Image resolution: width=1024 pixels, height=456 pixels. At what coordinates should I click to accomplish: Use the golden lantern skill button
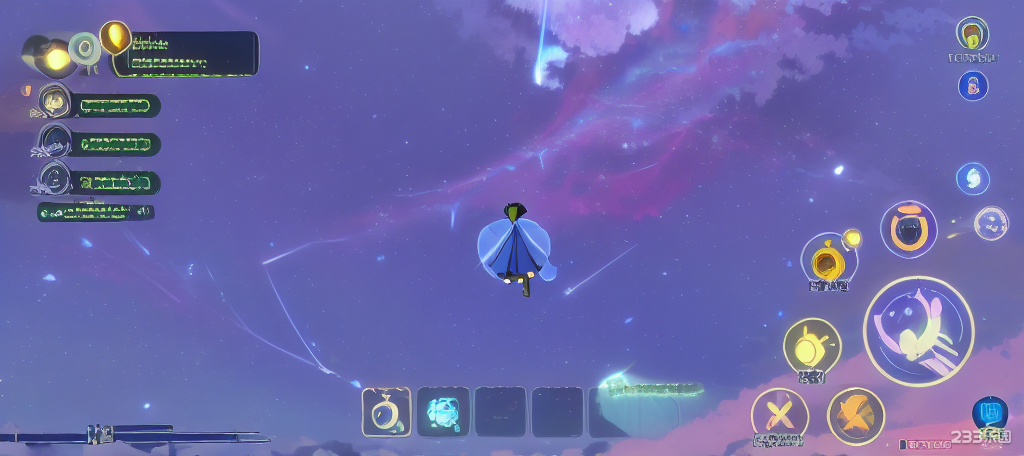pos(827,261)
